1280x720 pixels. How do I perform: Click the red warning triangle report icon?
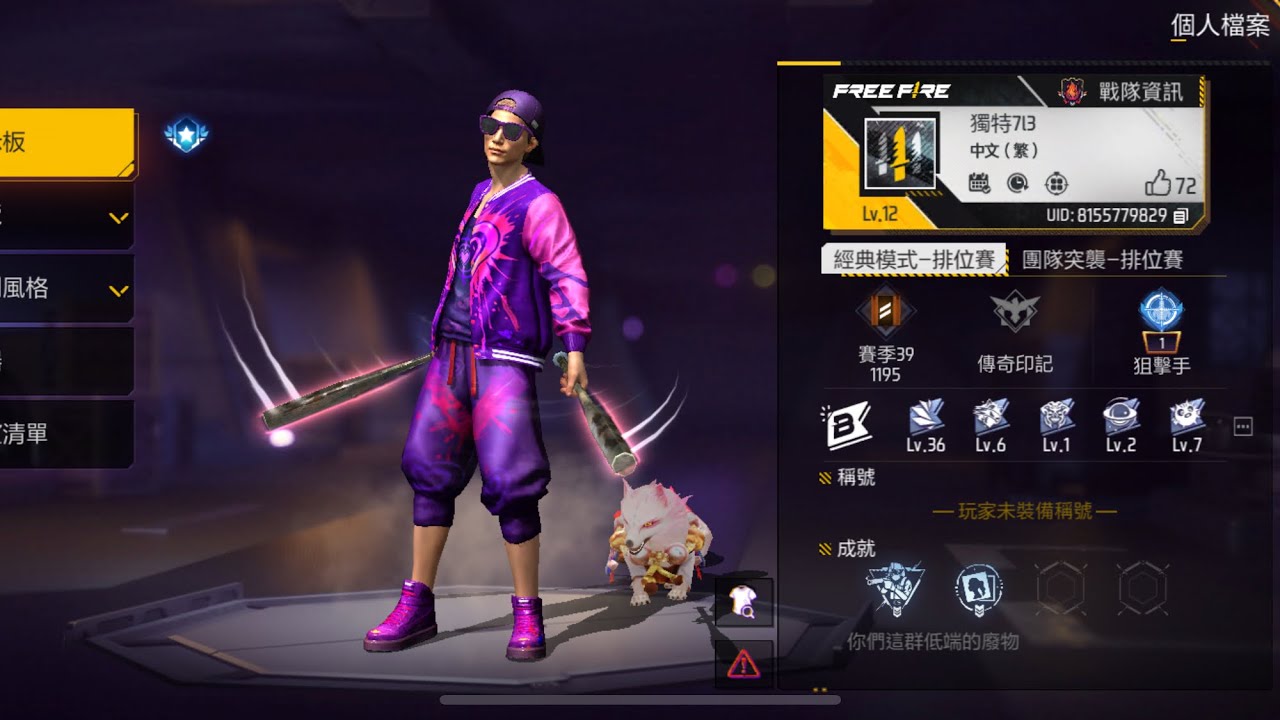tap(743, 663)
